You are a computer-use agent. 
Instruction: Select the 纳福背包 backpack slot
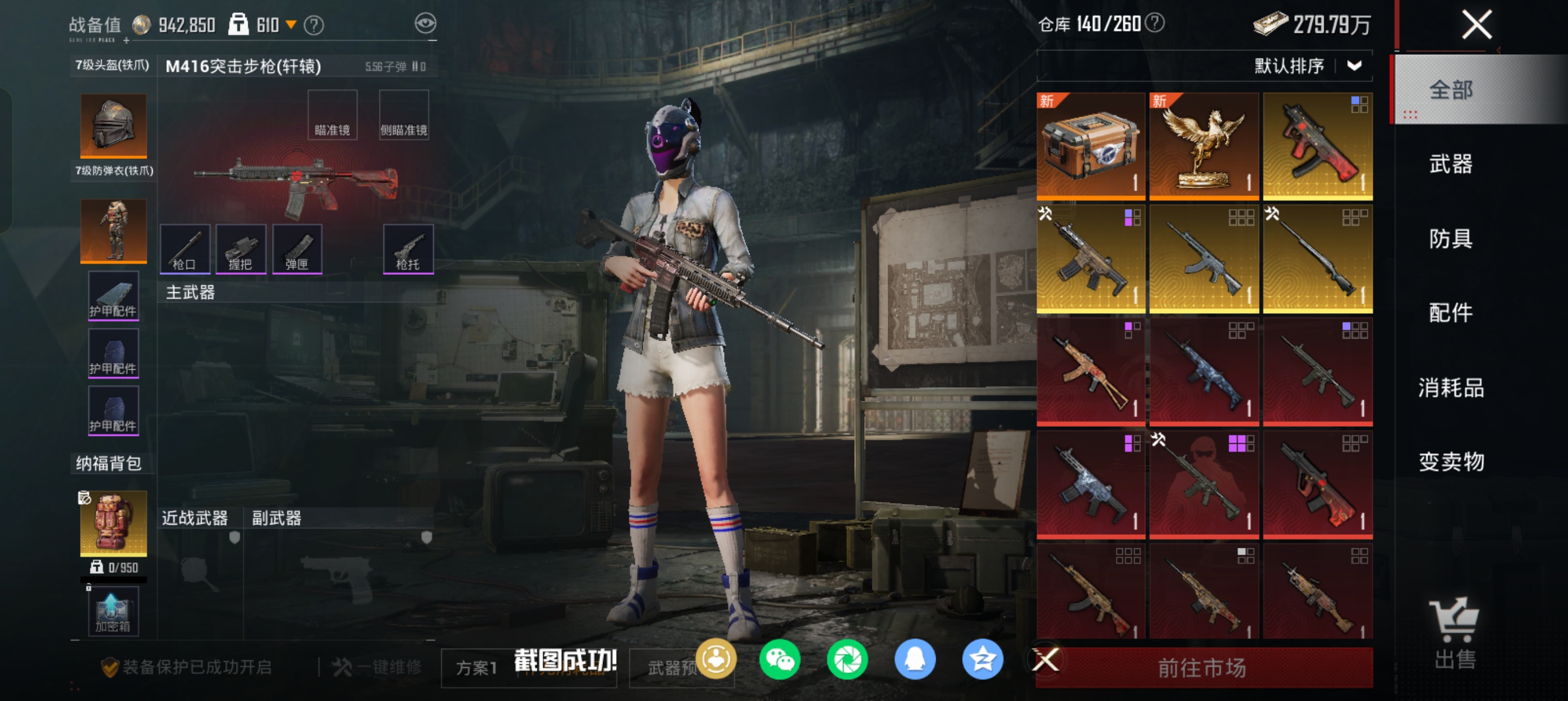[x=113, y=523]
